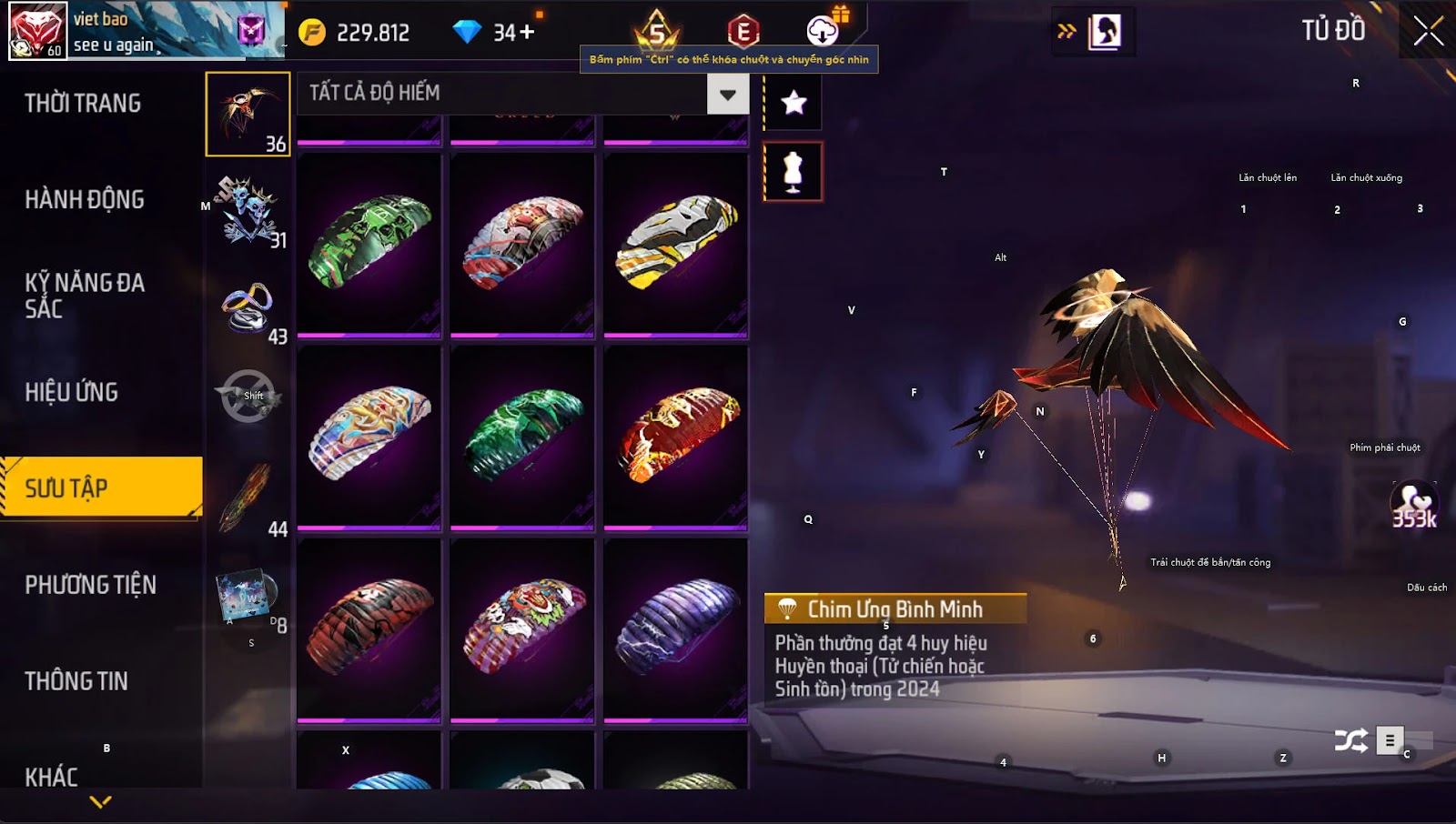Select the Kỹ Năng Đa Sắc category

pyautogui.click(x=85, y=296)
